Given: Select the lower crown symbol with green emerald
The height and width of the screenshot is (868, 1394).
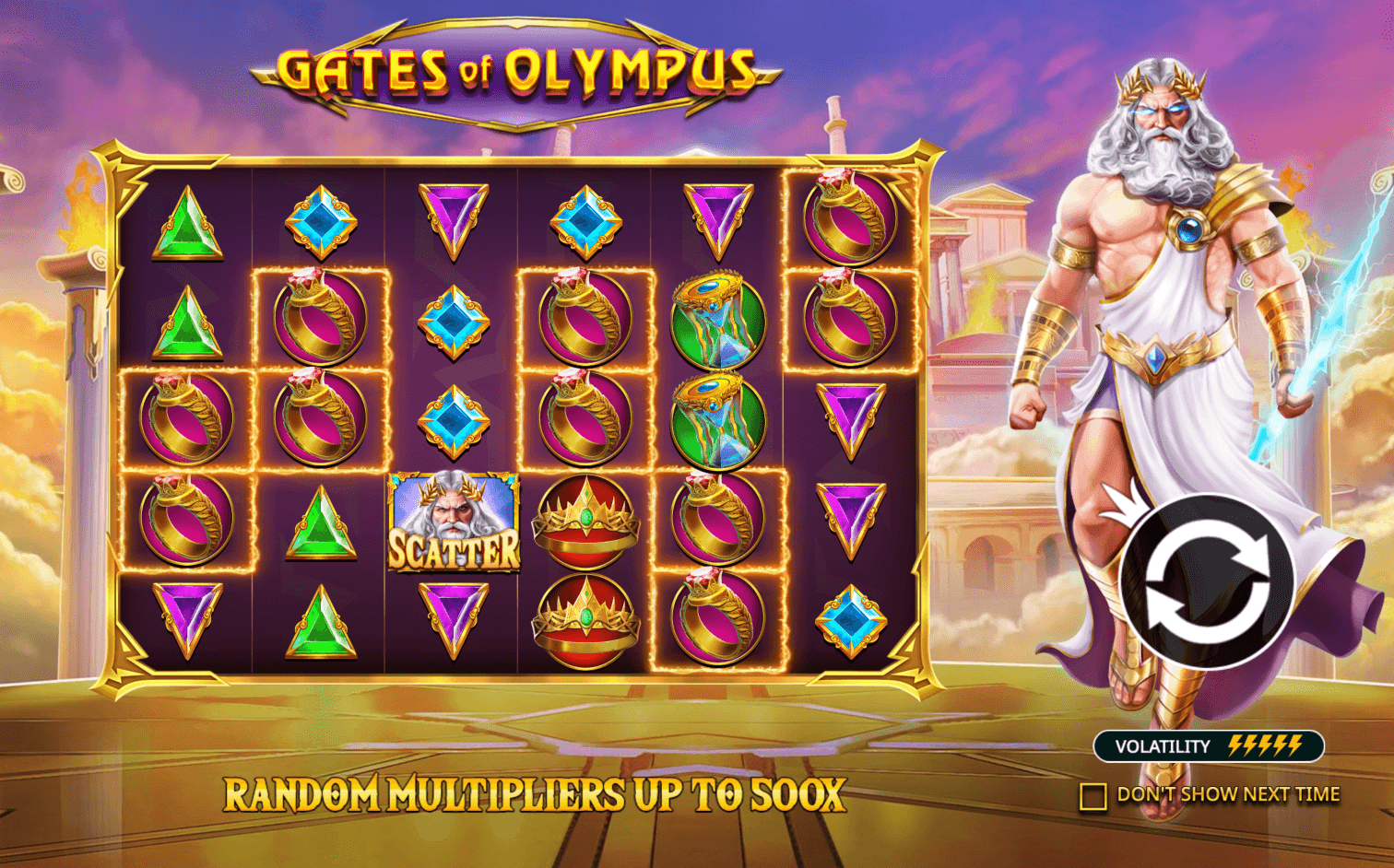Looking at the screenshot, I should (585, 617).
